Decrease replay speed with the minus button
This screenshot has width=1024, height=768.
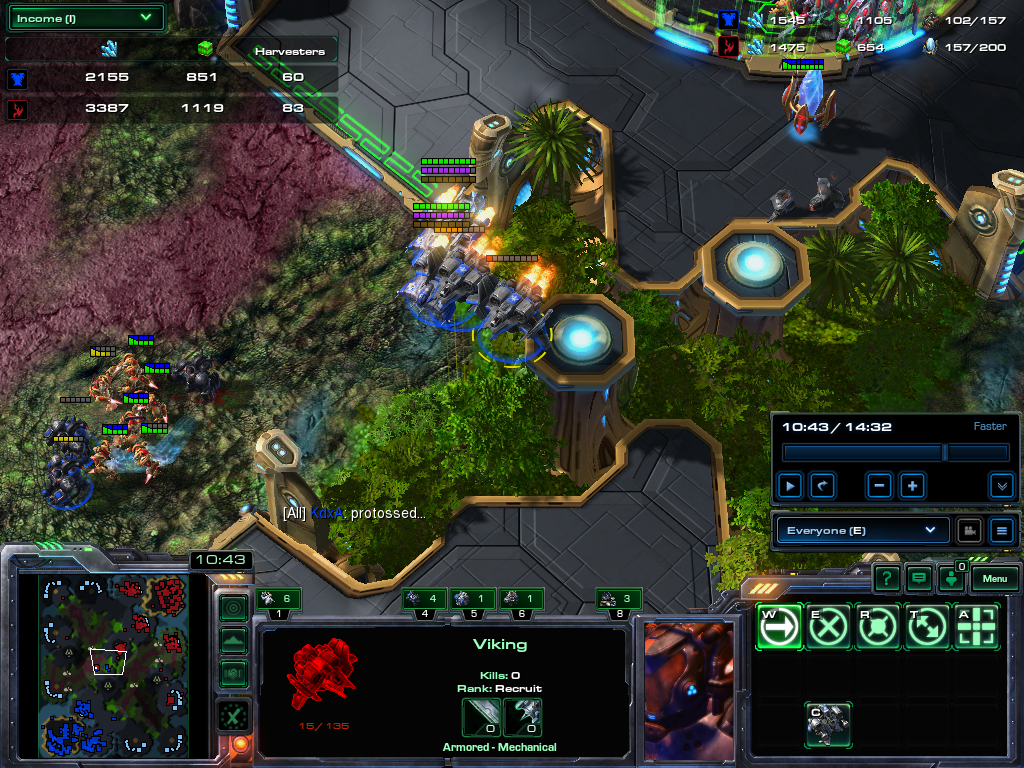pyautogui.click(x=880, y=486)
